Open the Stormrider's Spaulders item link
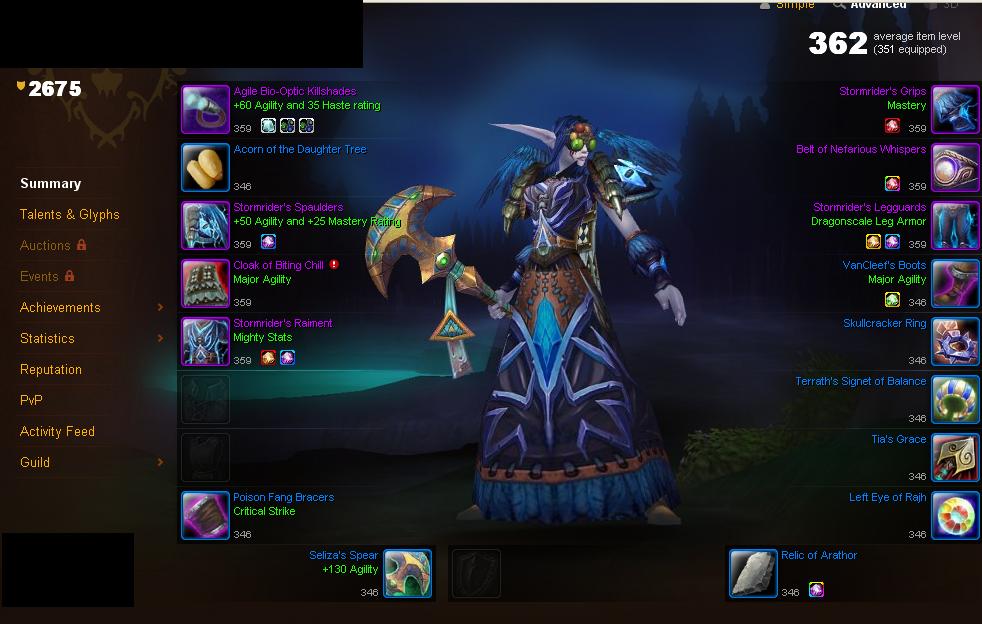The width and height of the screenshot is (982, 624). pos(288,207)
